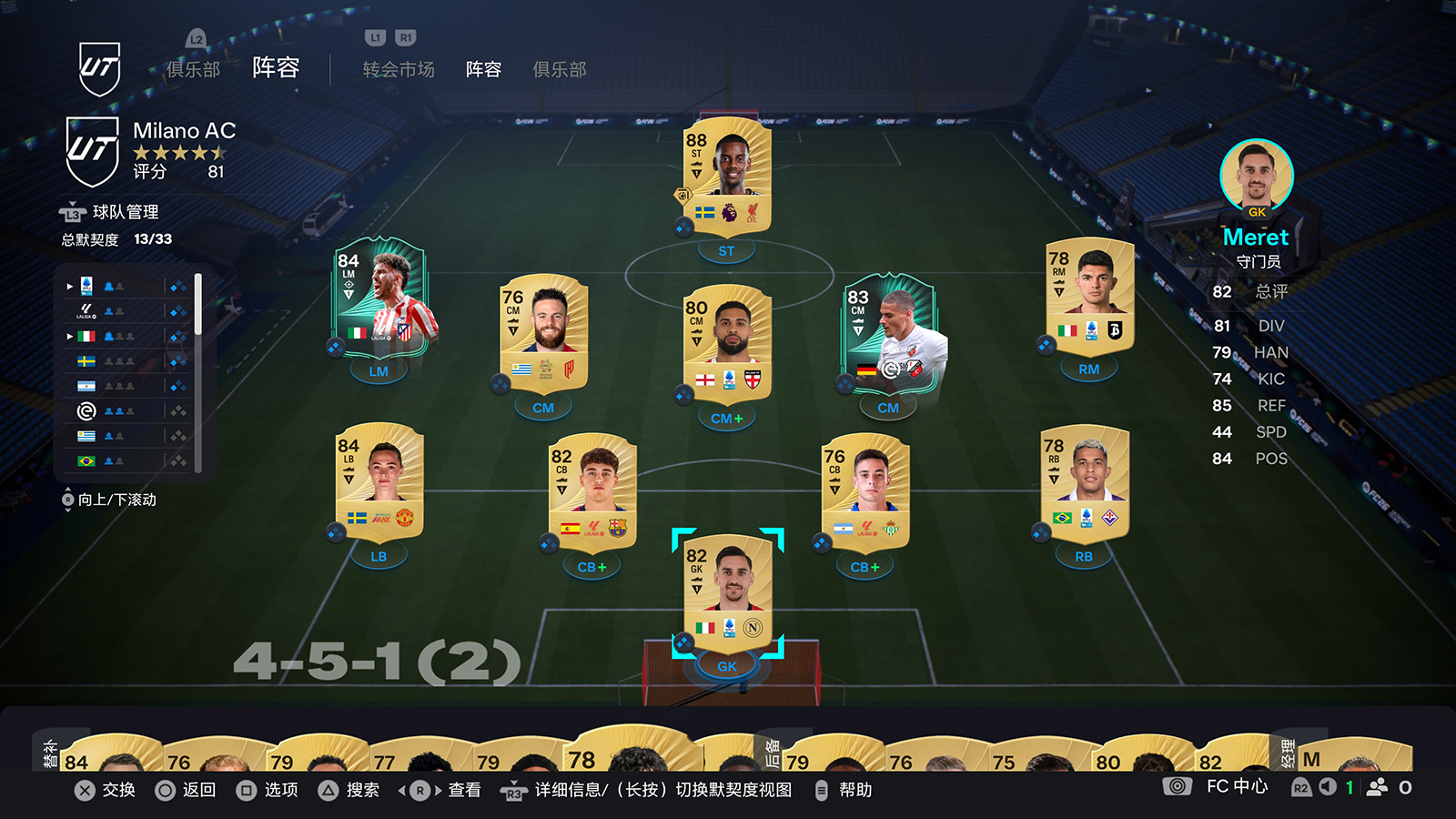Open the 俱乐部 sub-tab
The image size is (1456, 819).
(559, 70)
